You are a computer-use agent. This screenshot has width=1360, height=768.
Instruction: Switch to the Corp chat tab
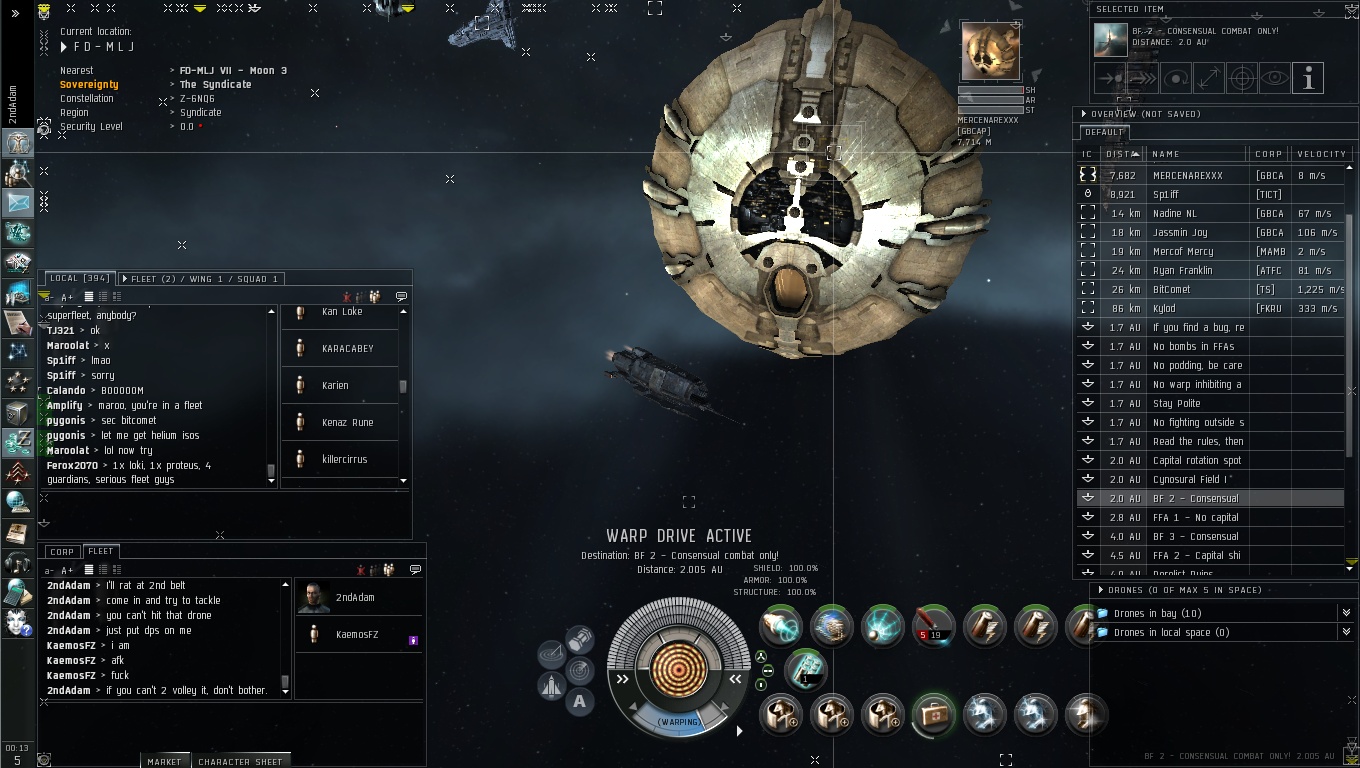click(62, 551)
